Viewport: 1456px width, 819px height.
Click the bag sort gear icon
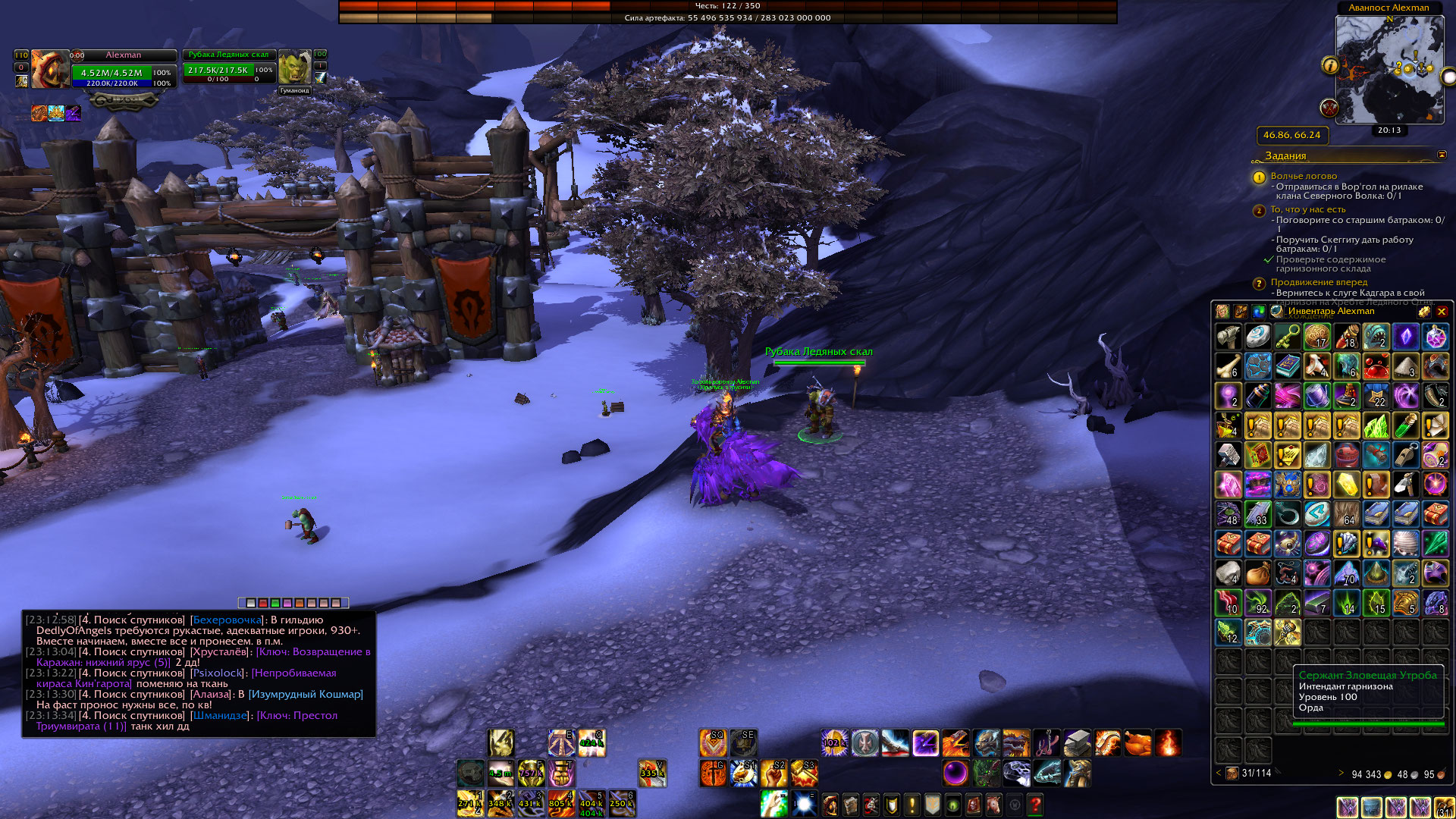click(1424, 312)
